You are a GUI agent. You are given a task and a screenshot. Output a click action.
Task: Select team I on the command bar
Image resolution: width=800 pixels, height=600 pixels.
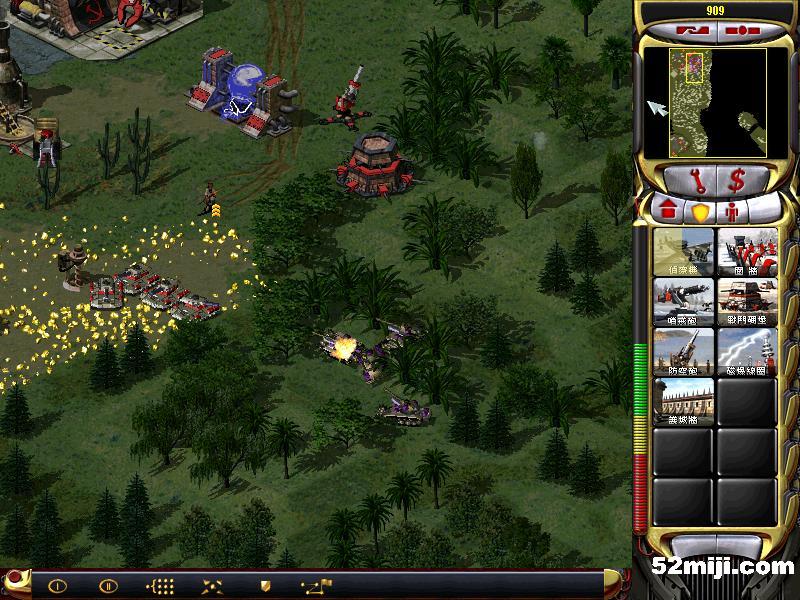pyautogui.click(x=57, y=585)
